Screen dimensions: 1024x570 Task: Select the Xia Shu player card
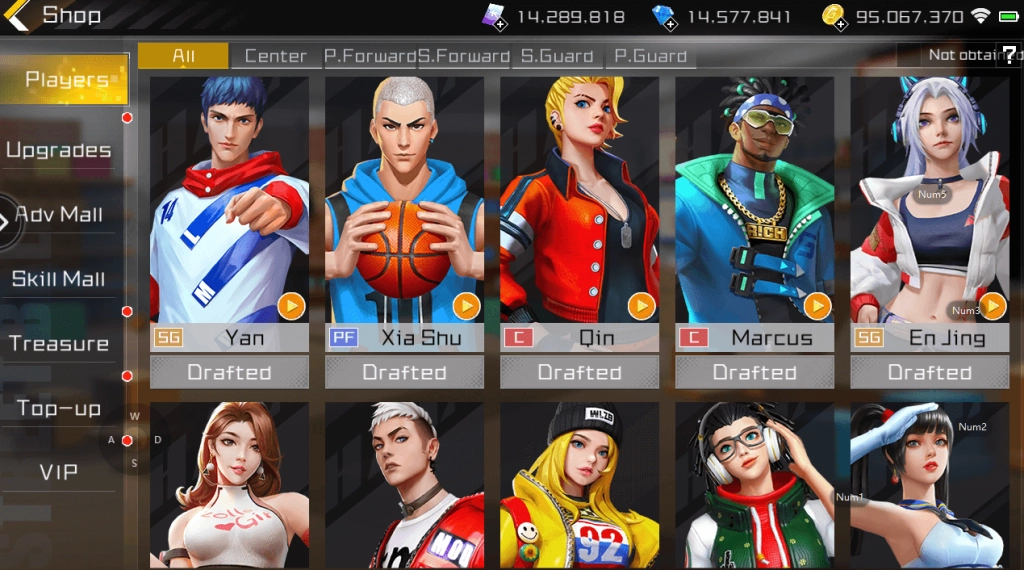404,210
